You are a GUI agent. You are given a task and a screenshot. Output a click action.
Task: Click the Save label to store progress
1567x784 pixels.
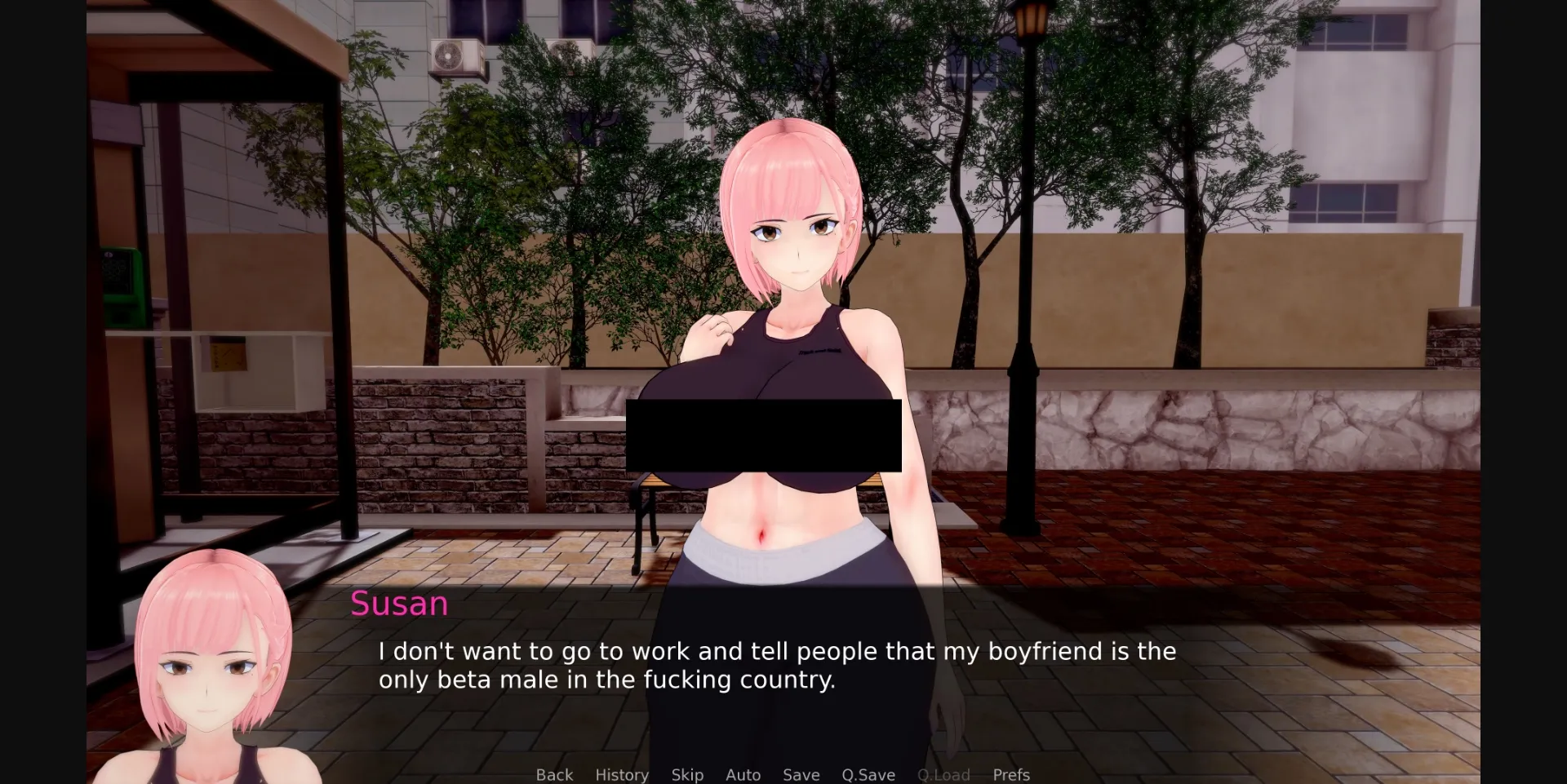[800, 775]
